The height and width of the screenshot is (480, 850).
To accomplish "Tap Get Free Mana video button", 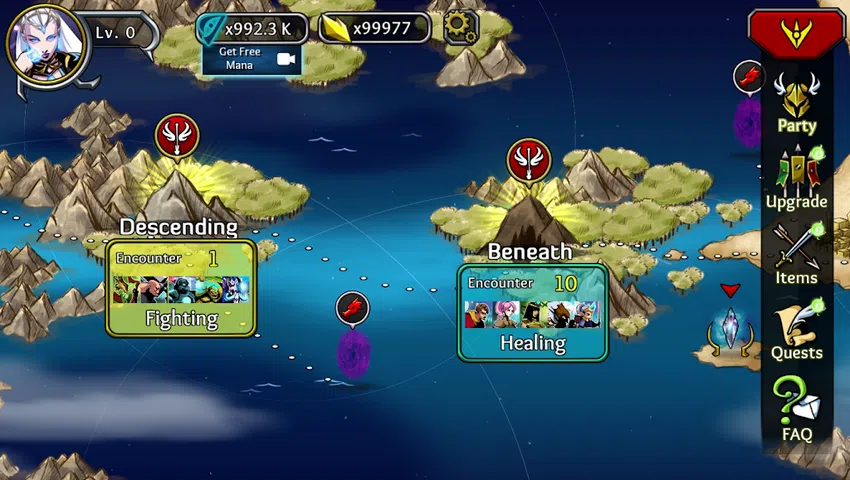I will (x=251, y=59).
